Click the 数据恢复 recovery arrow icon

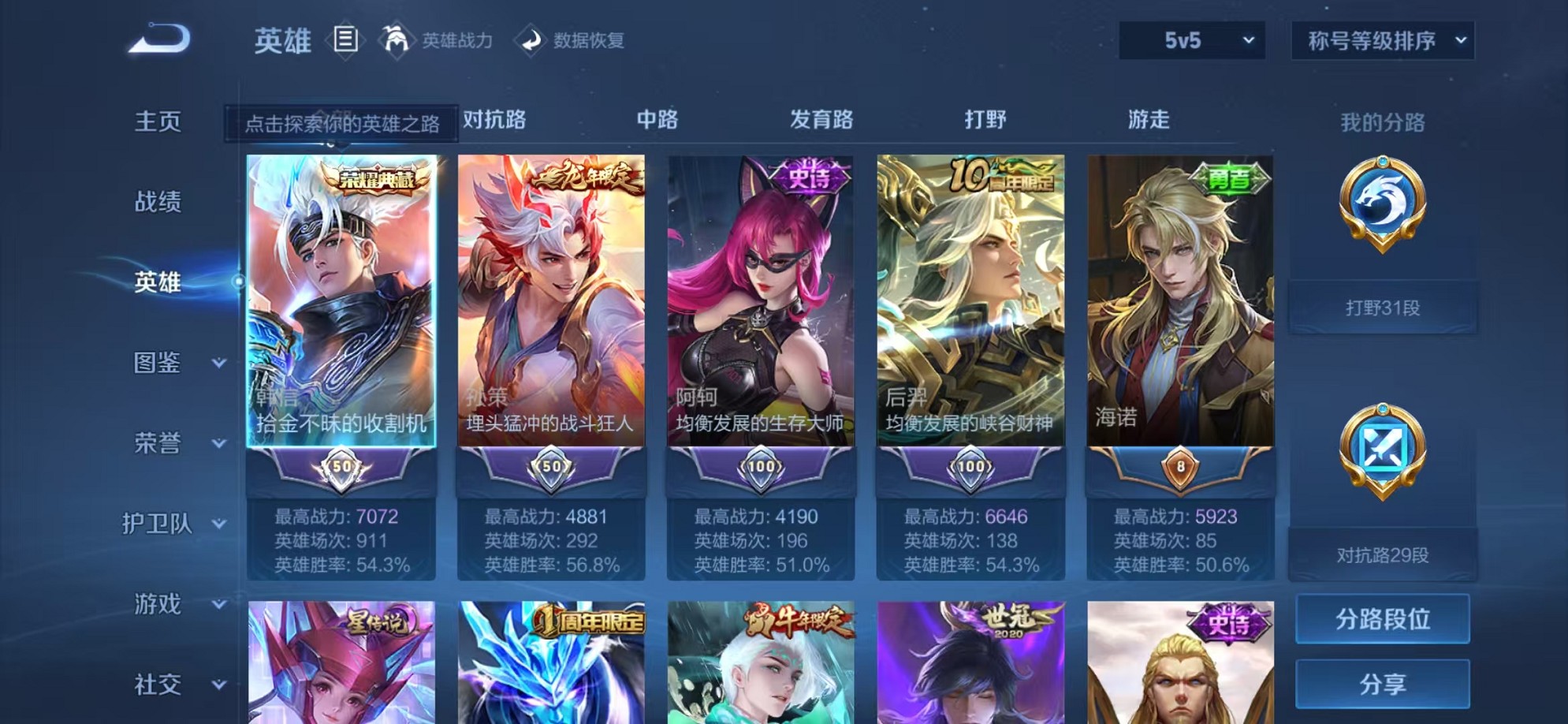click(532, 41)
